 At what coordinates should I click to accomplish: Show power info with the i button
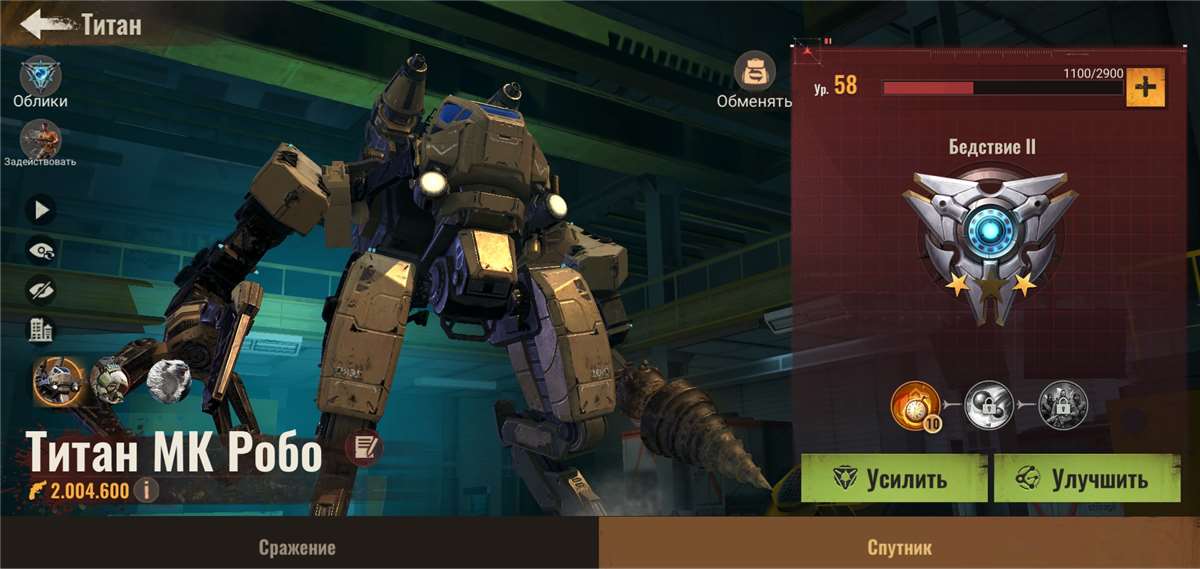tap(146, 491)
